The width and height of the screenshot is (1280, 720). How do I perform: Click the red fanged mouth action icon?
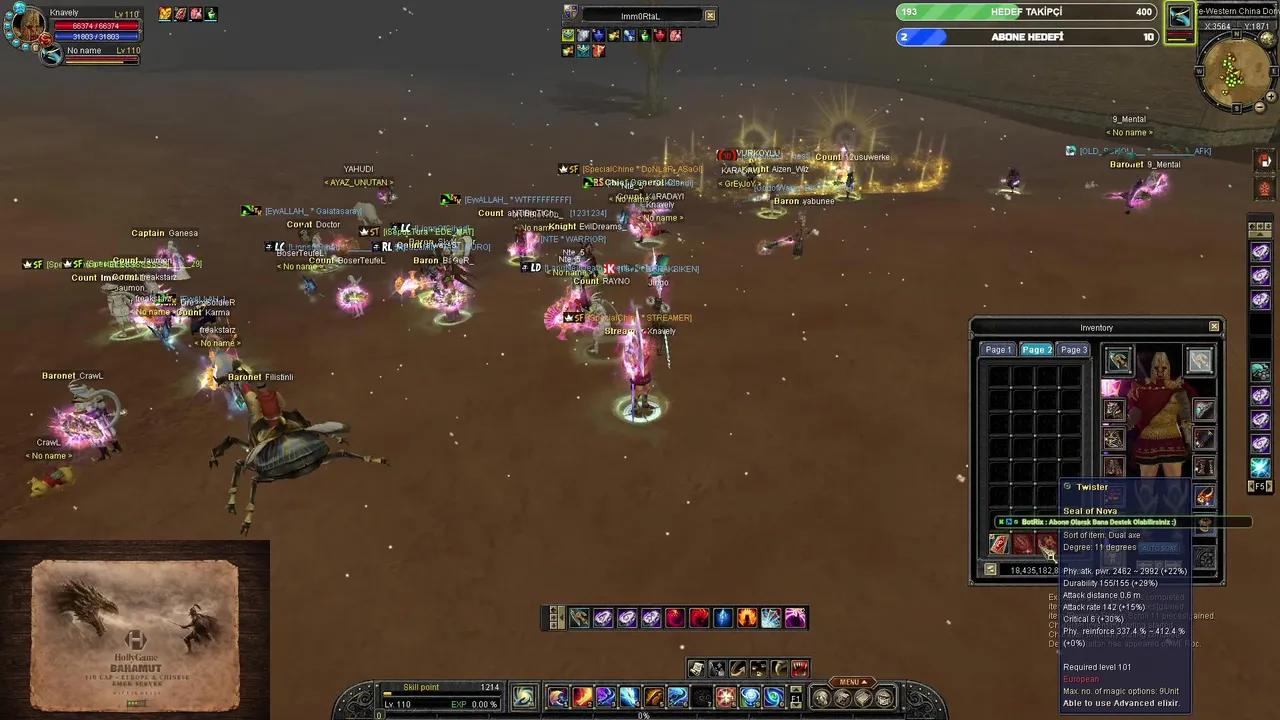[800, 668]
